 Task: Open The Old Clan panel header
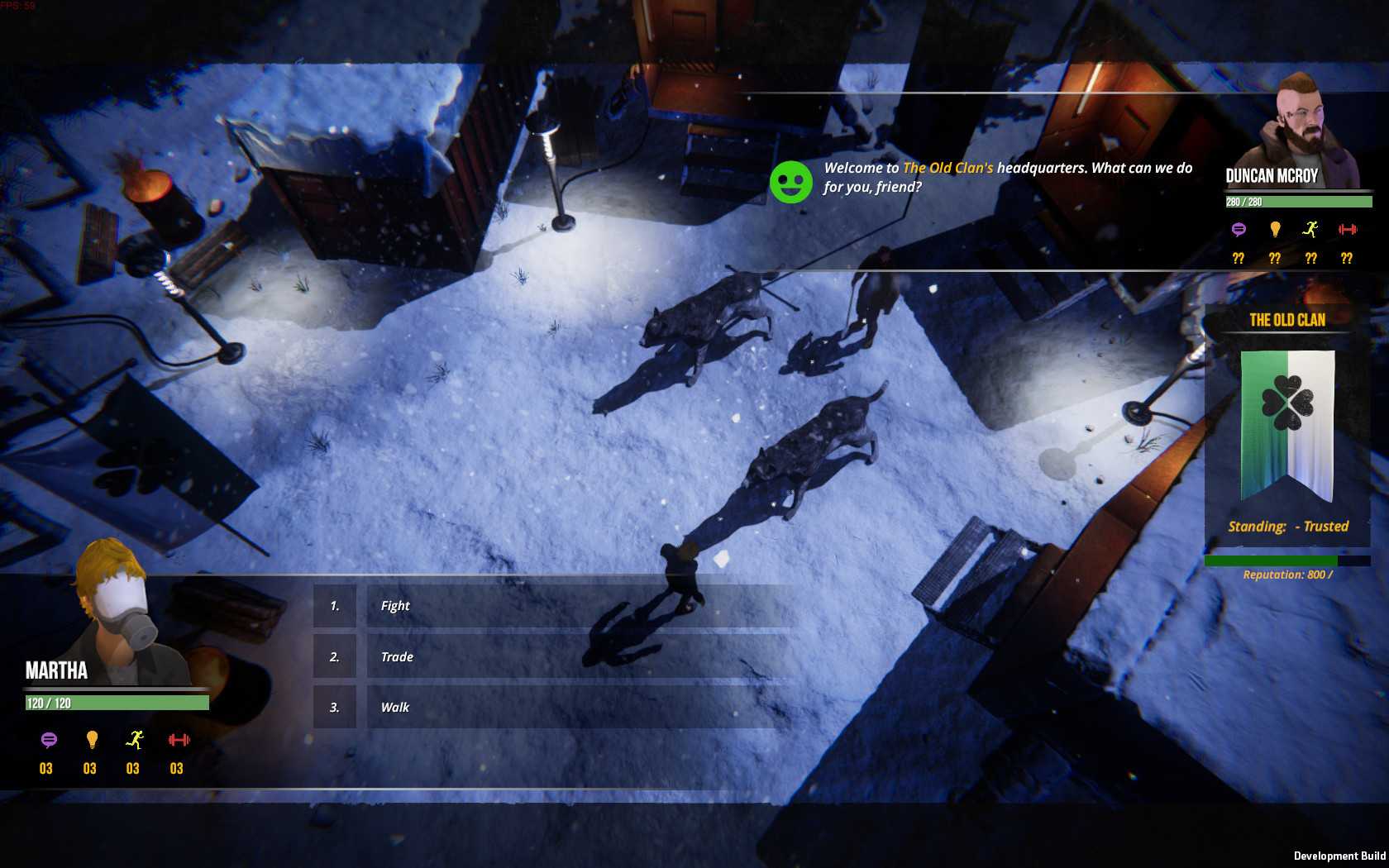pyautogui.click(x=1290, y=320)
